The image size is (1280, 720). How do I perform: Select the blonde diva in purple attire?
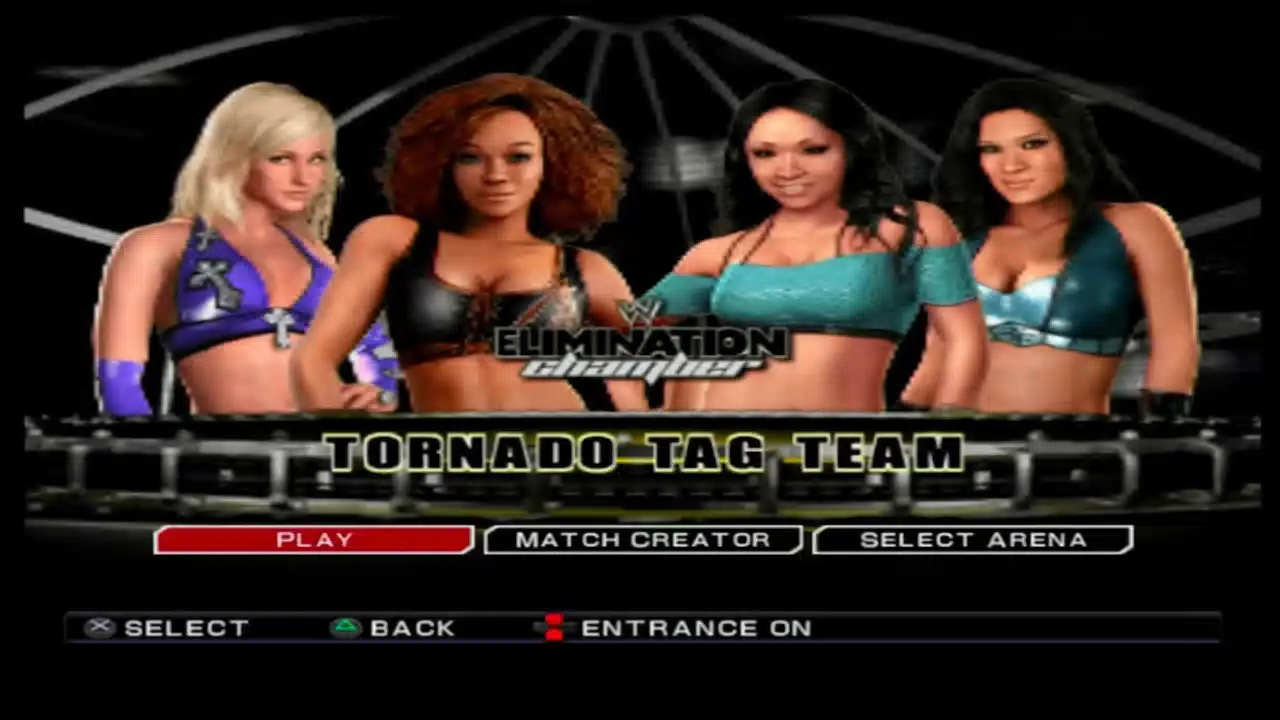click(x=250, y=250)
